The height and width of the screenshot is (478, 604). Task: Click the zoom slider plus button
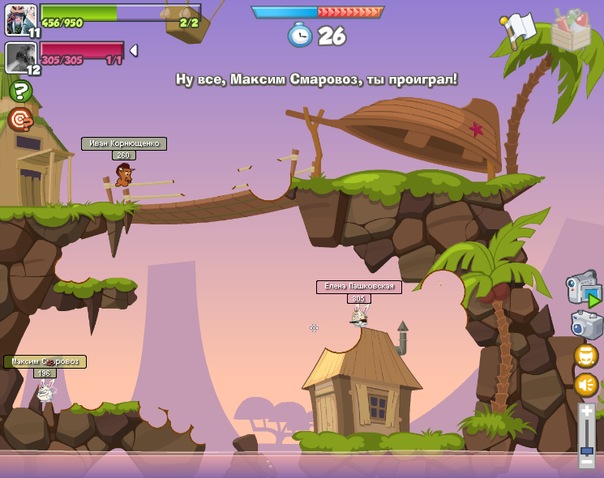(x=587, y=411)
